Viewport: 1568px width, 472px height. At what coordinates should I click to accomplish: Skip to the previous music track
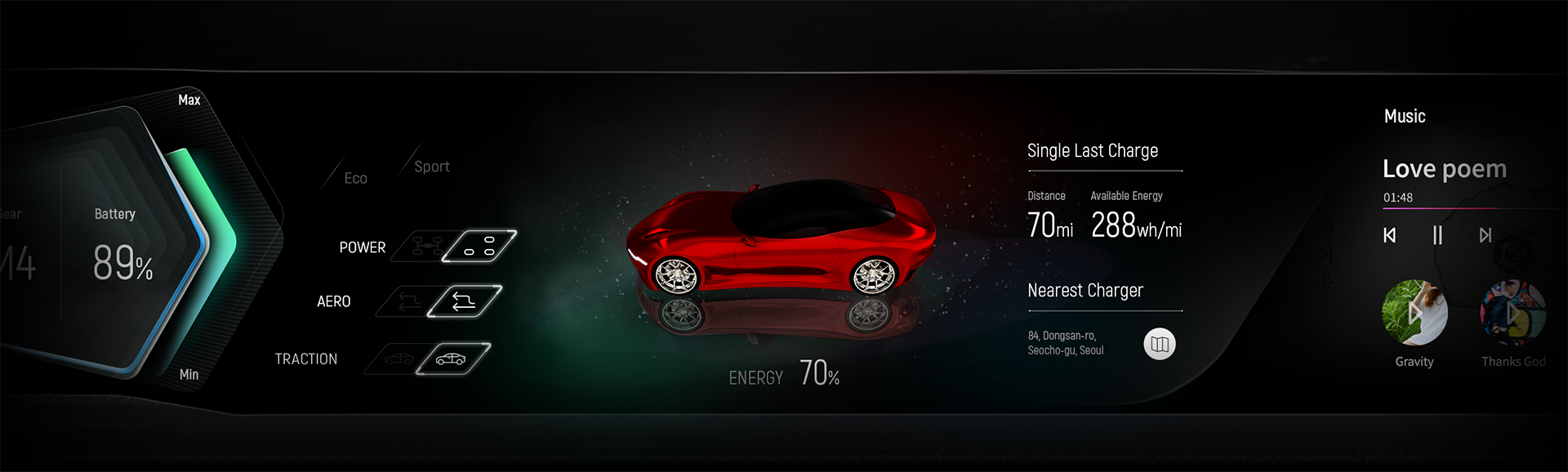[1389, 235]
